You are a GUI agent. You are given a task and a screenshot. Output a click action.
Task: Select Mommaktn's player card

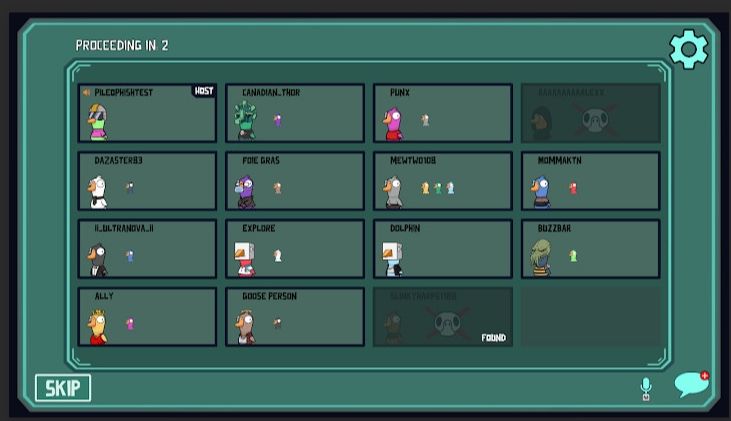coord(591,181)
